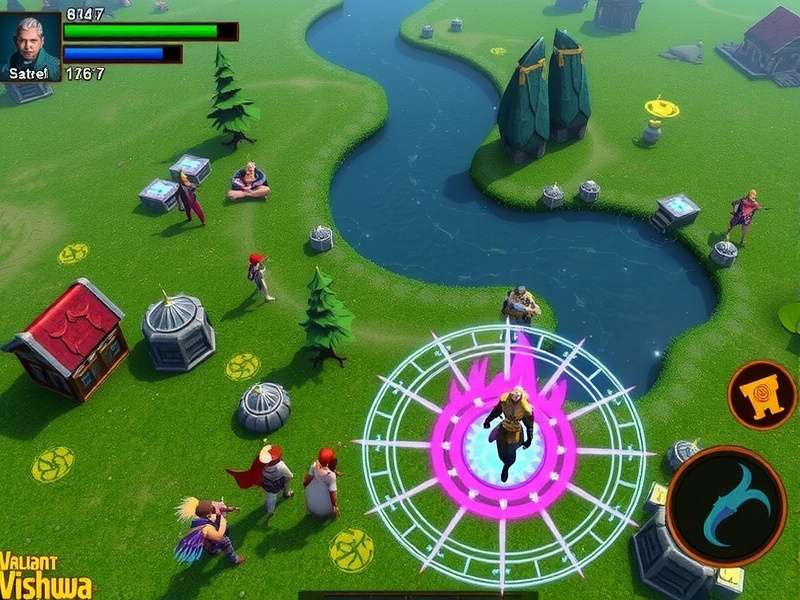Use the orange spiral skill button
The image size is (800, 600).
(x=762, y=395)
